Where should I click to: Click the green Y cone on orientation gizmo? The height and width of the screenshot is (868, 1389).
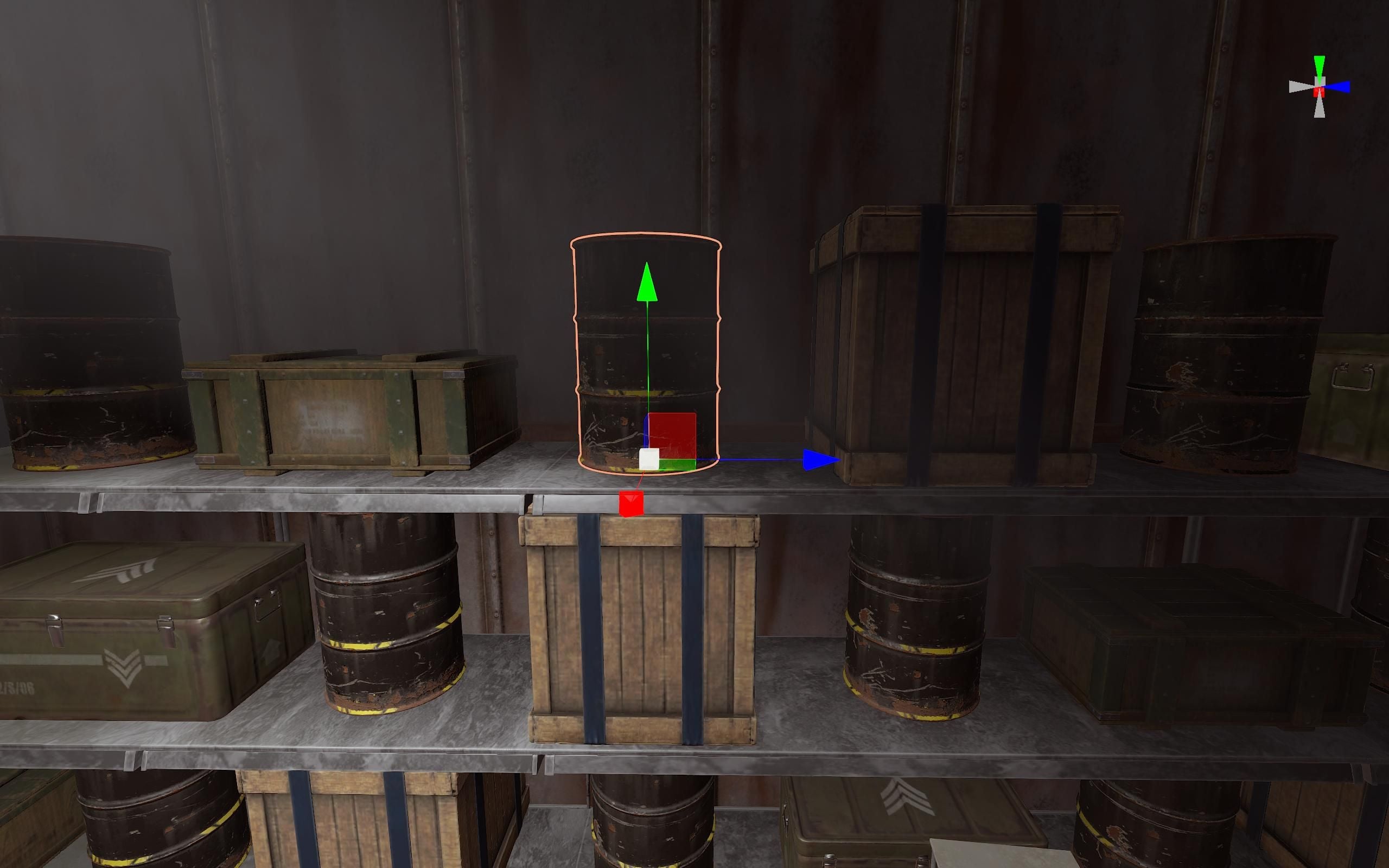pos(1320,65)
